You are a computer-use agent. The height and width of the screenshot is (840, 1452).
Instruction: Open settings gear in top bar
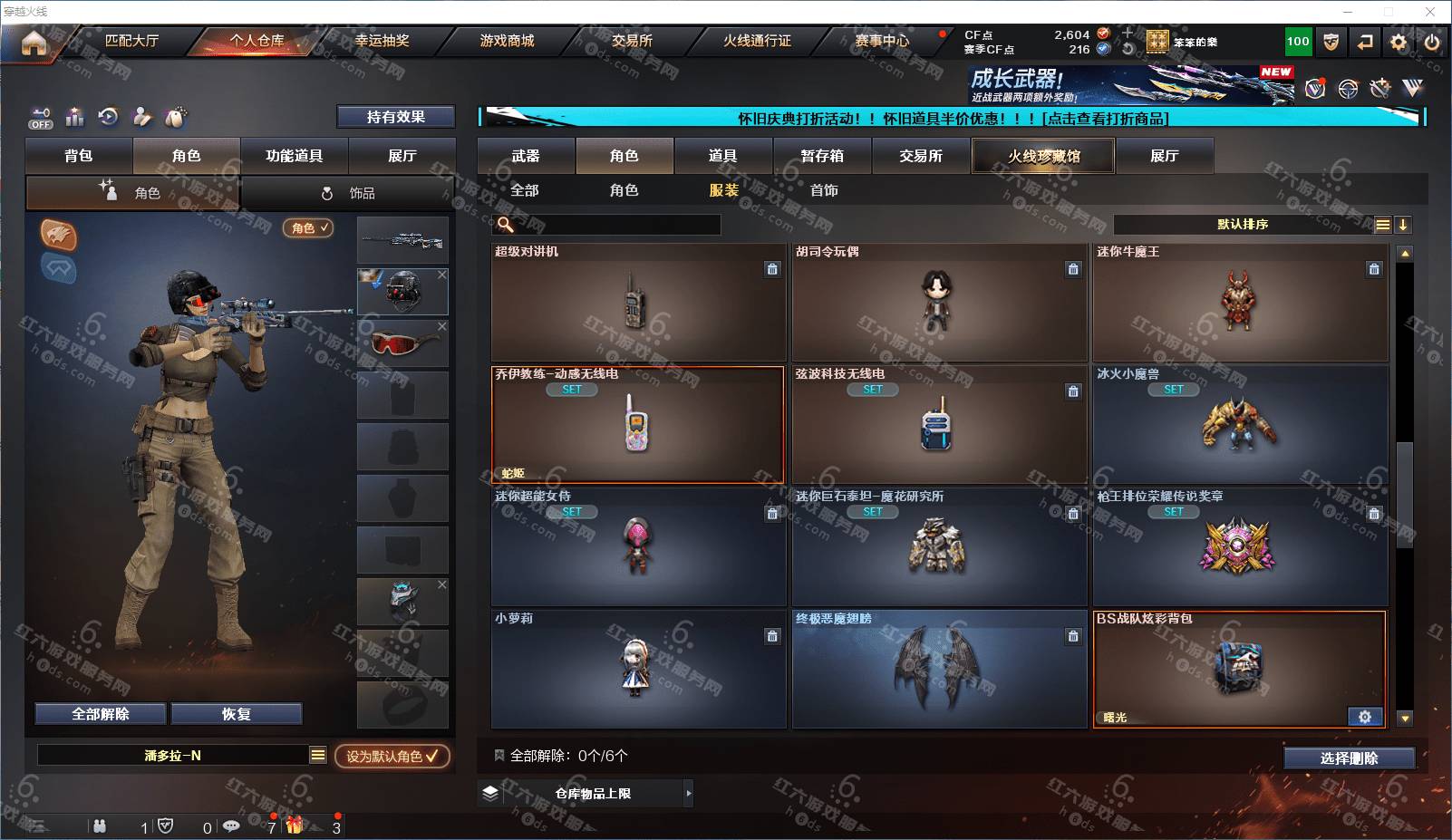point(1399,42)
